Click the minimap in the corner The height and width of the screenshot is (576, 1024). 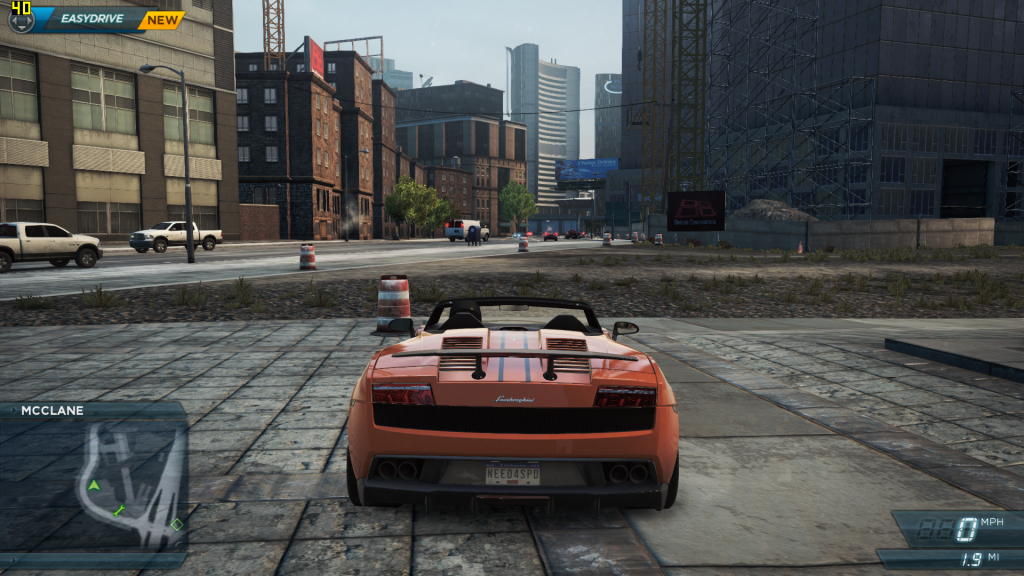point(94,482)
